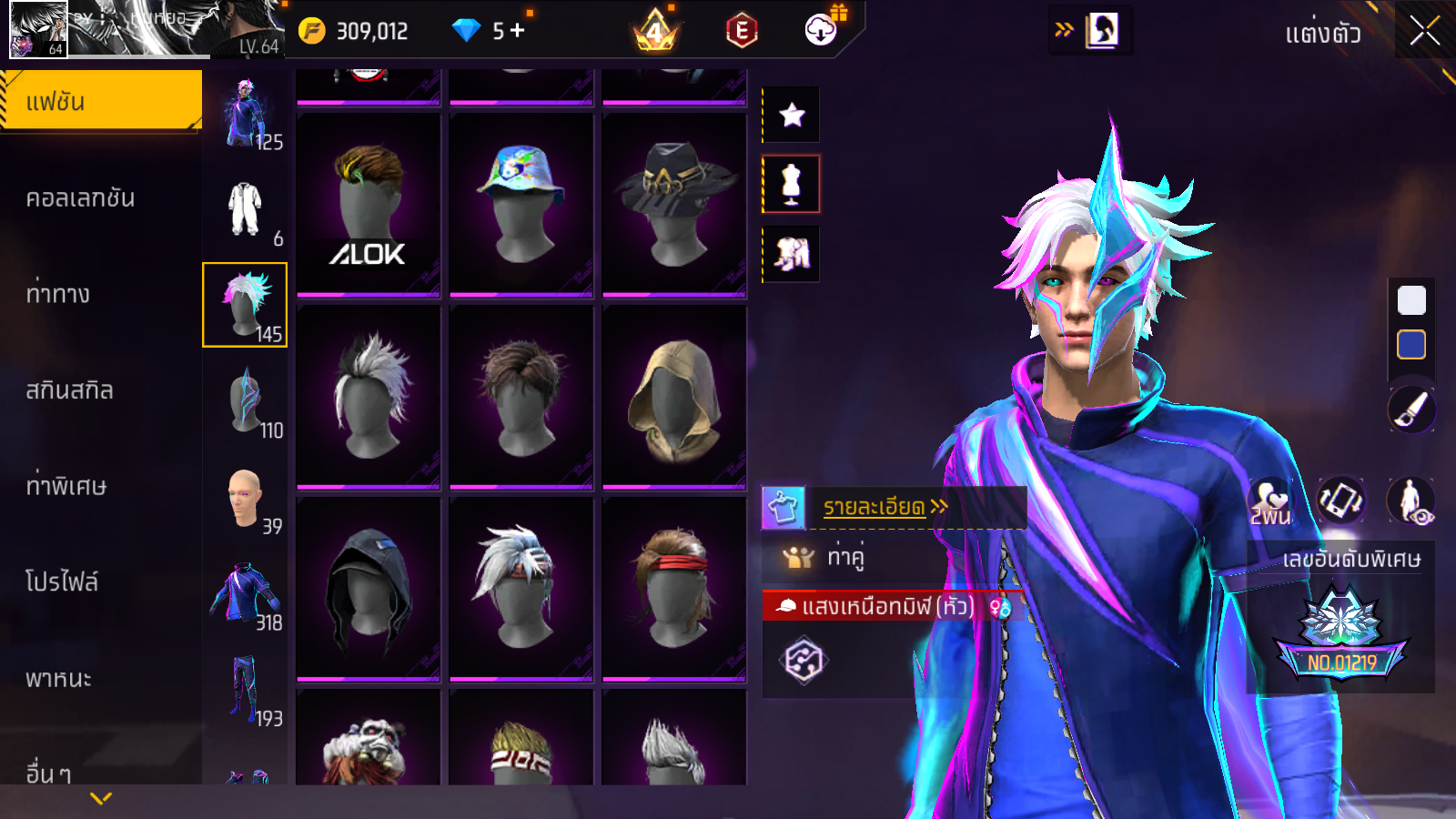Pick the red headband hairstyle
1456x819 pixels.
coord(673,588)
